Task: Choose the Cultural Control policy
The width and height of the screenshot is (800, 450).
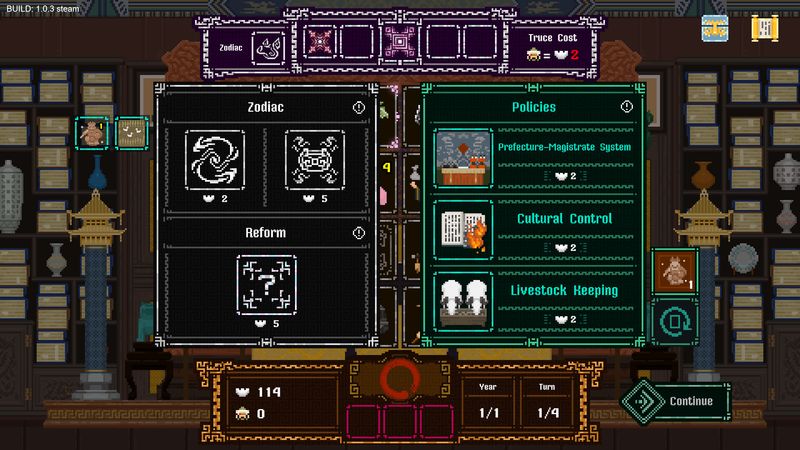Action: pyautogui.click(x=534, y=231)
